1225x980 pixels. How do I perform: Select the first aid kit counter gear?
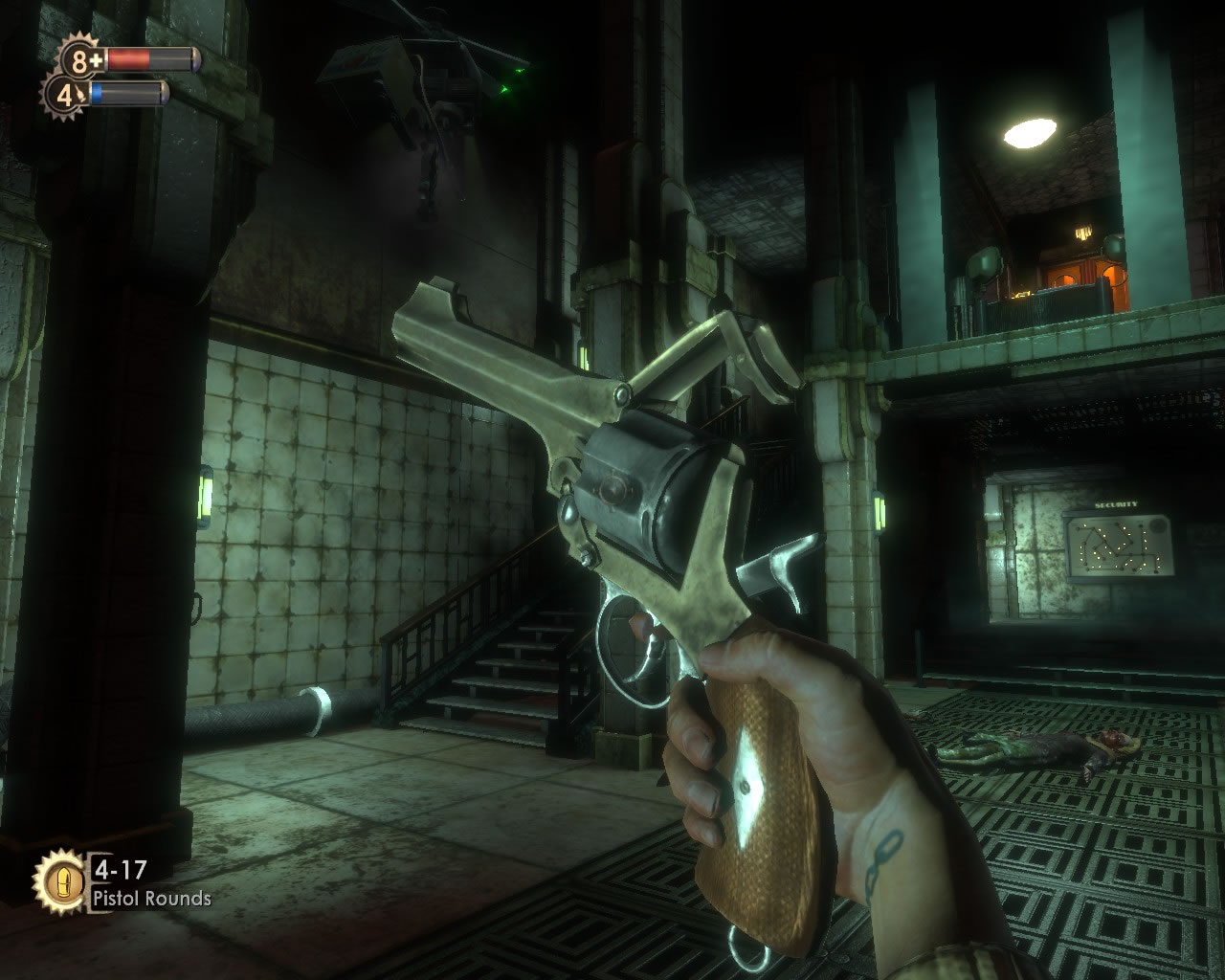click(x=83, y=60)
